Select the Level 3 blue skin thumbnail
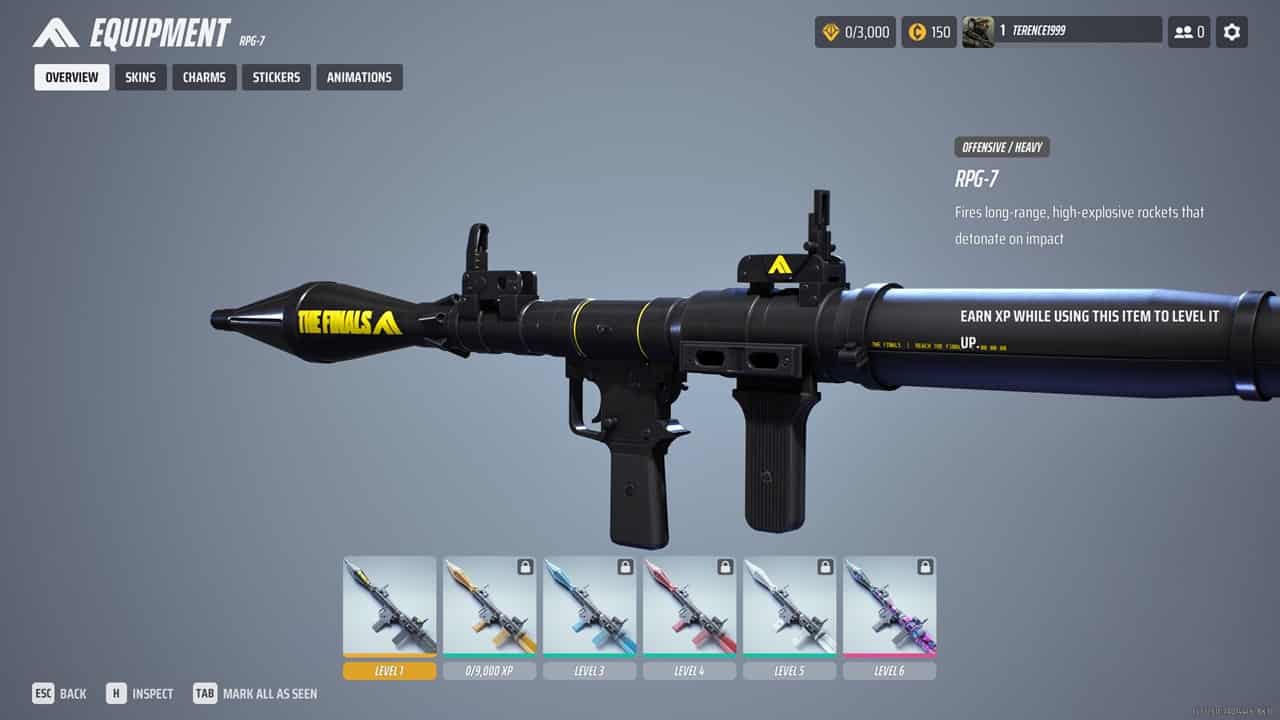The image size is (1280, 720). (x=589, y=606)
